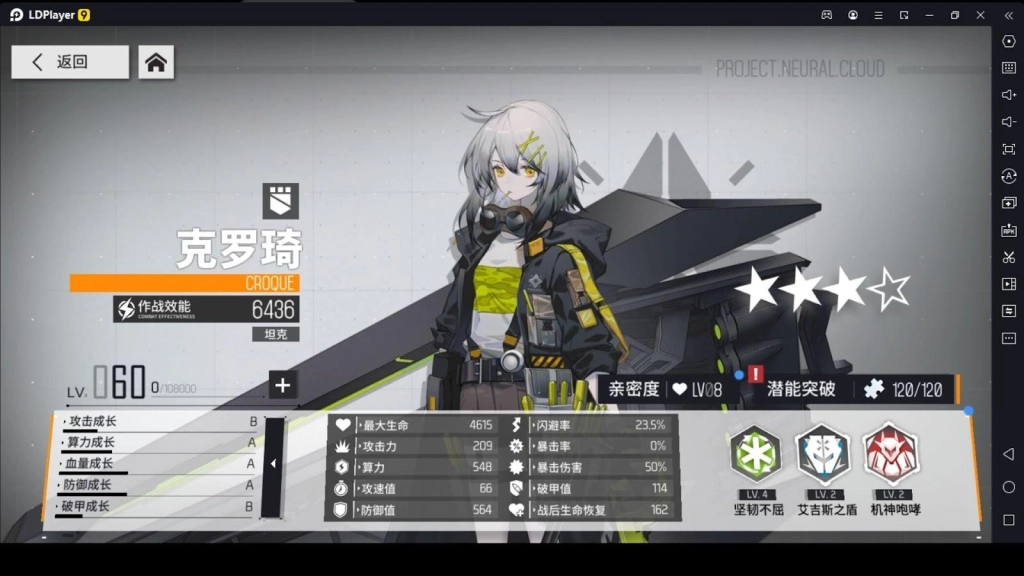Go back with the 返回 button
1024x576 pixels.
[70, 62]
